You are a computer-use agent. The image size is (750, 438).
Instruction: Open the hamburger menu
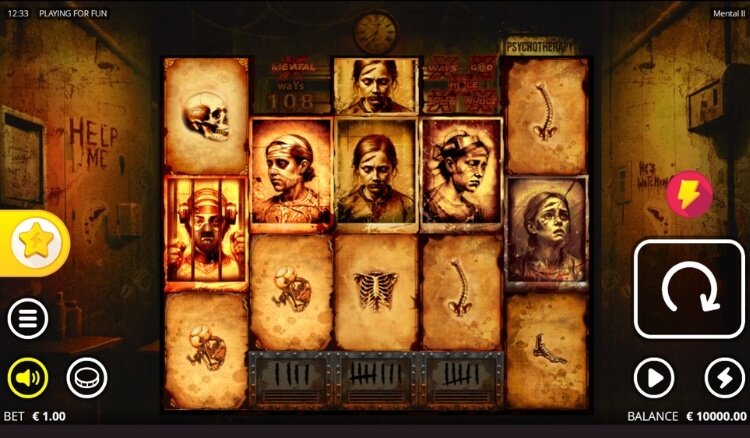point(28,319)
